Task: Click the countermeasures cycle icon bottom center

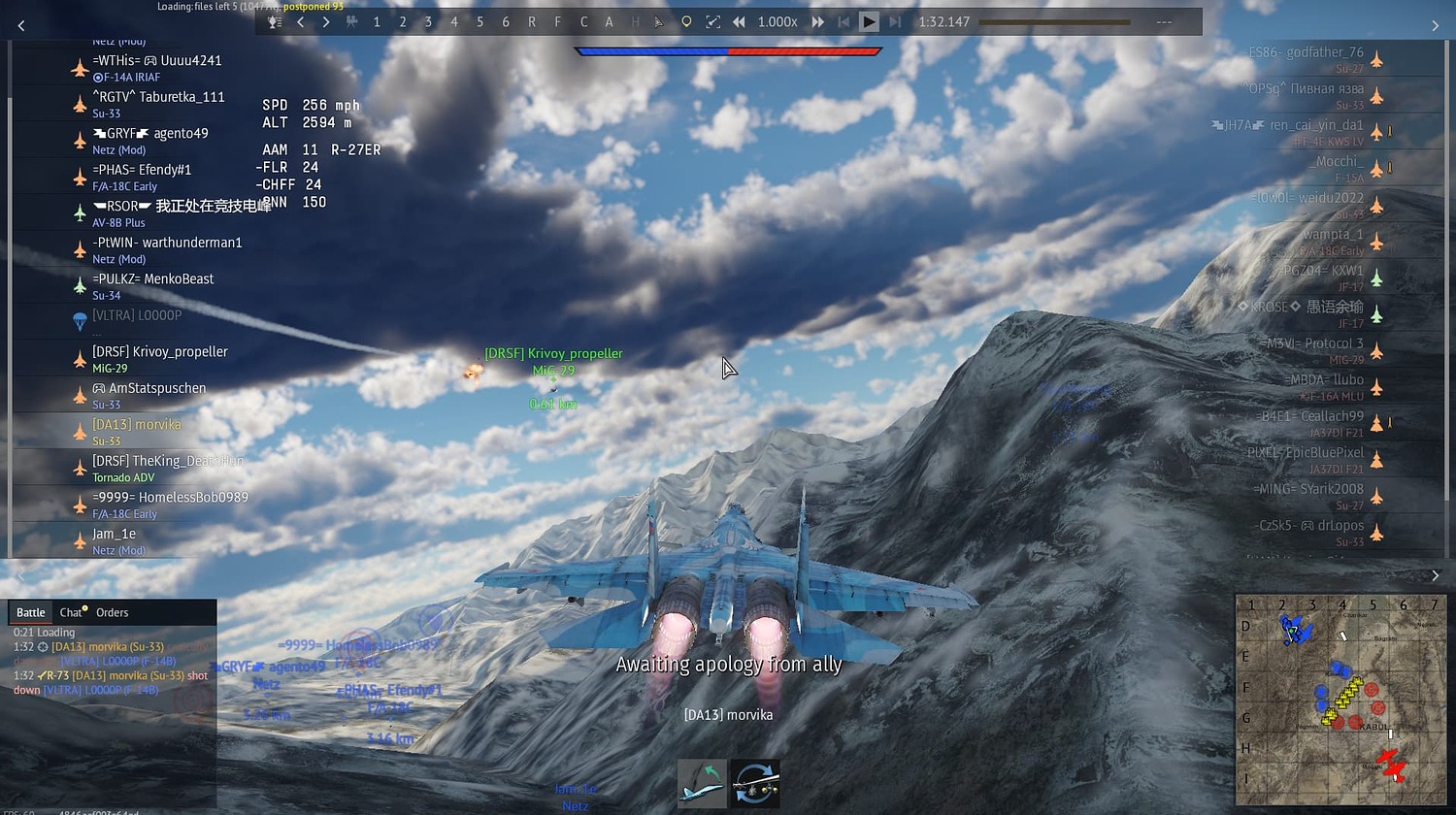Action: click(755, 782)
